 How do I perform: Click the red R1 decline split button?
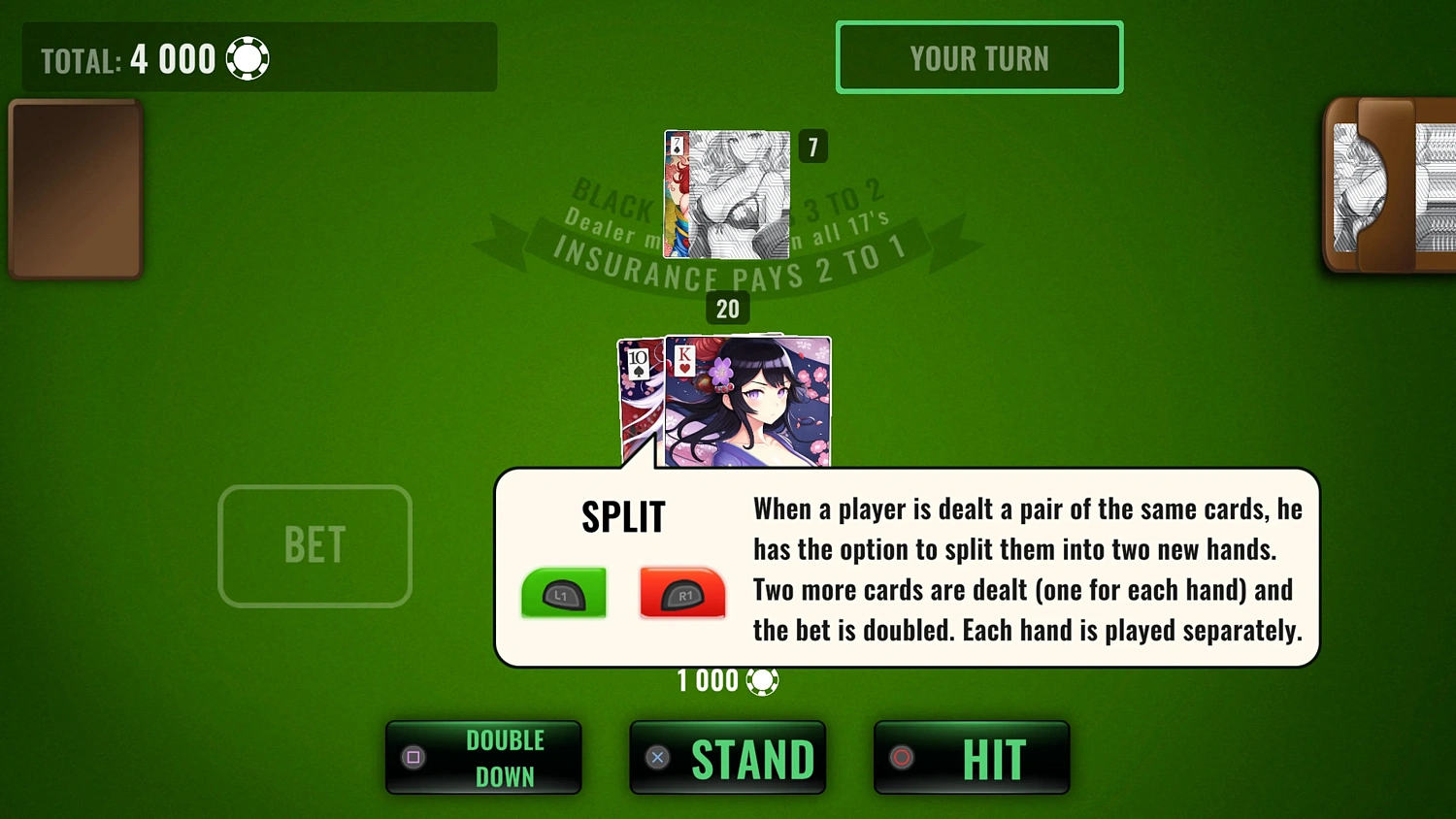click(x=682, y=592)
